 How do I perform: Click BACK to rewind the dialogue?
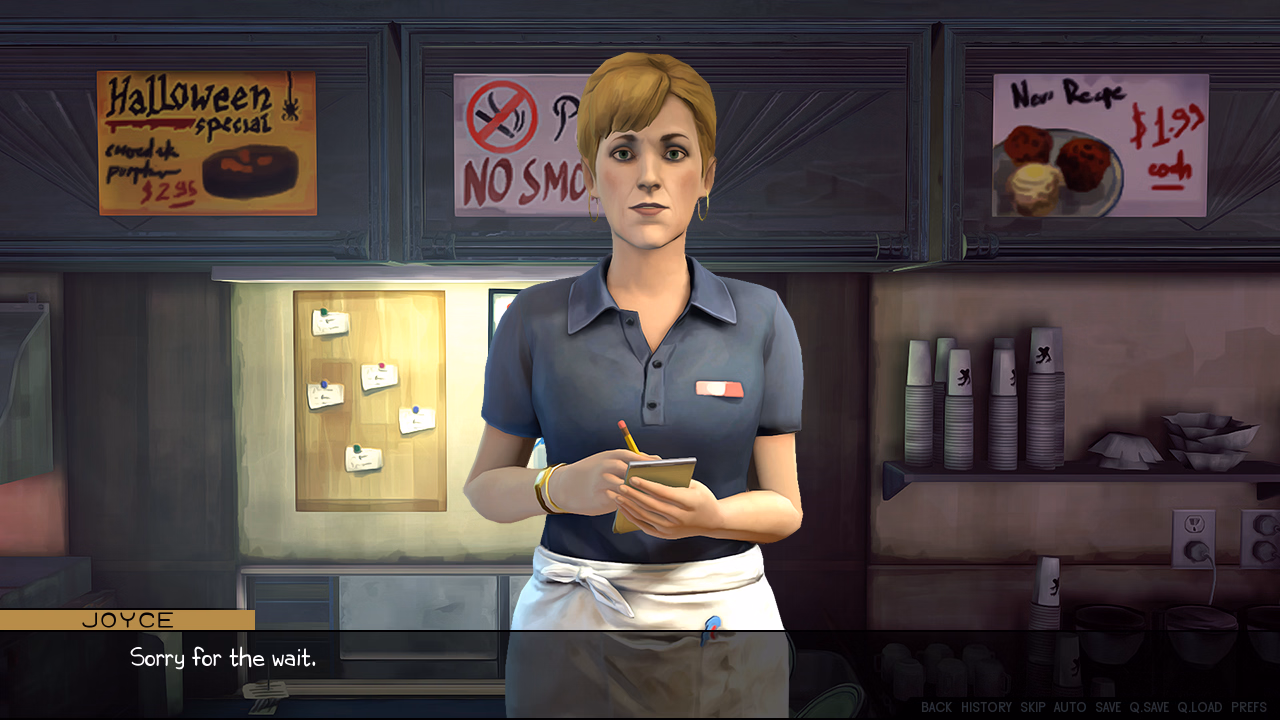pos(936,707)
